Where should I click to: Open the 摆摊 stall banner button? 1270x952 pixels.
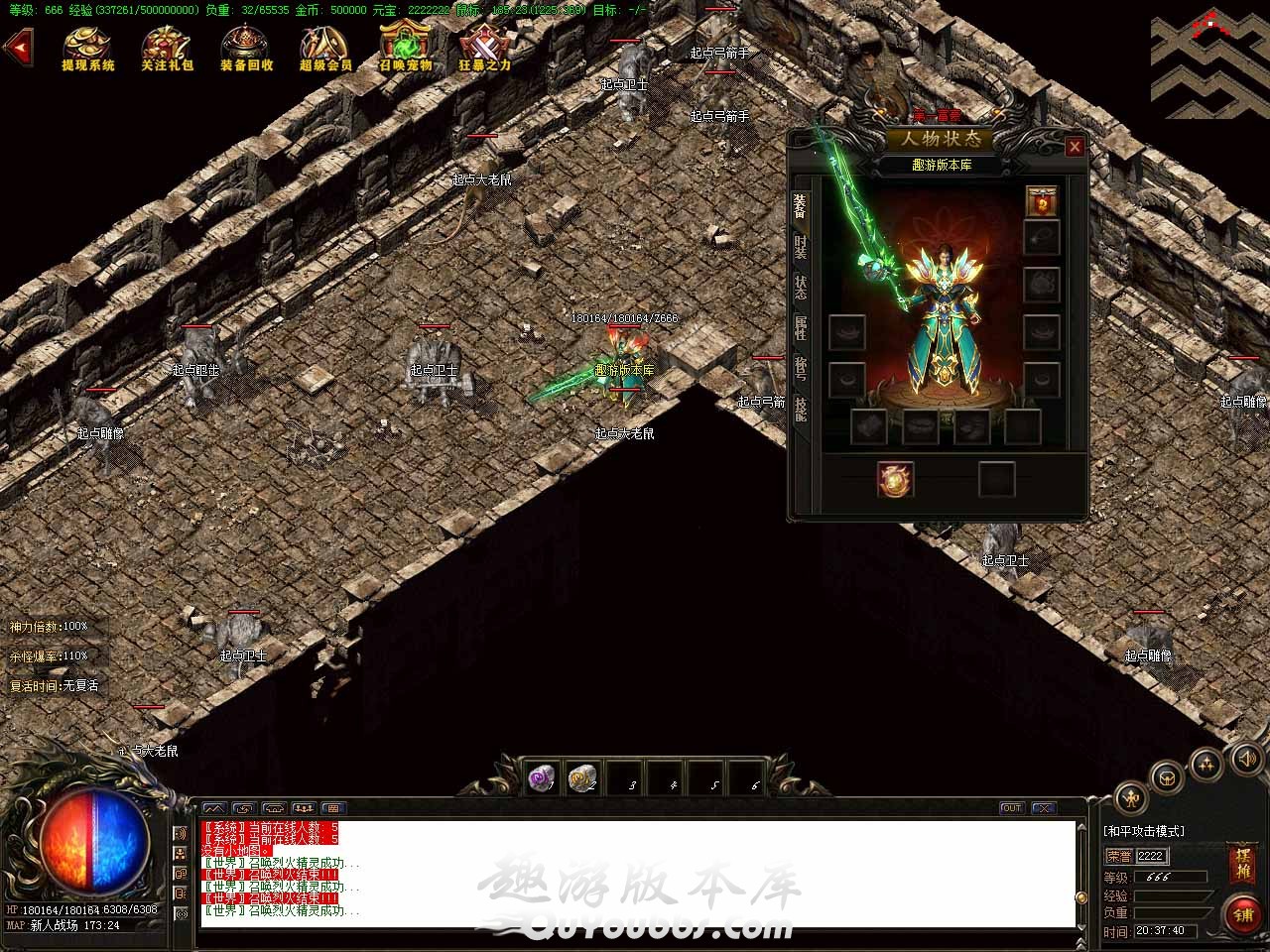1242,865
